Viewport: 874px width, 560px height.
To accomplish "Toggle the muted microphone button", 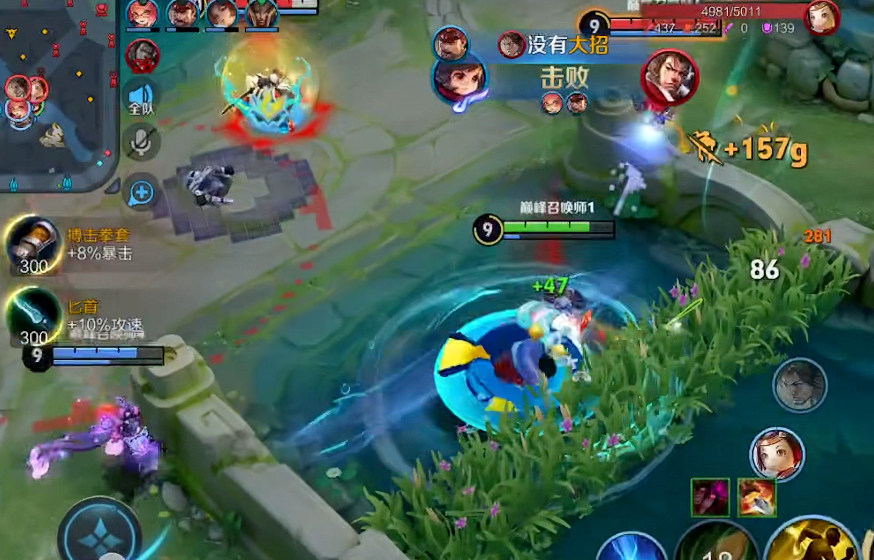I will [142, 143].
